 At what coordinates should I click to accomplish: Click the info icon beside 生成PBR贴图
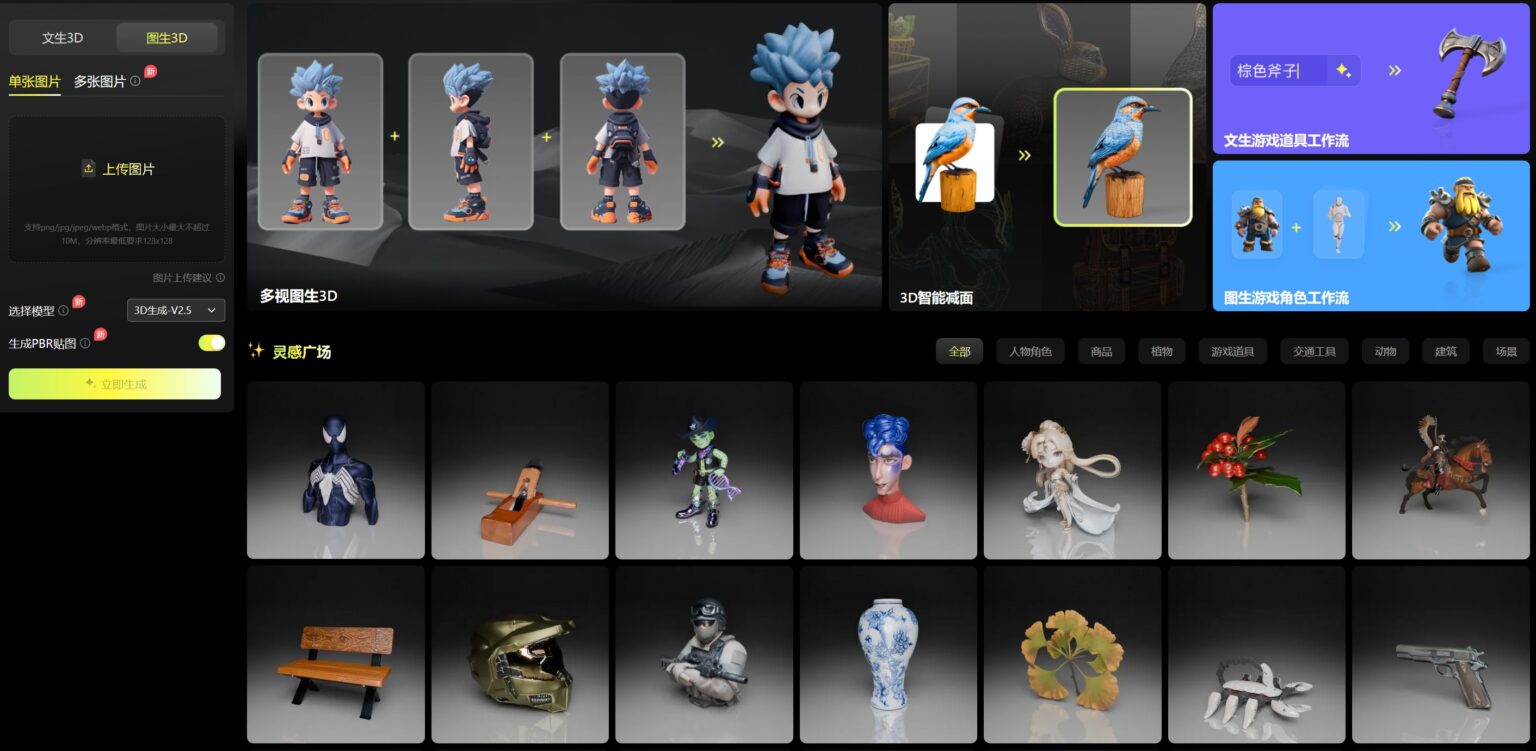tap(84, 343)
